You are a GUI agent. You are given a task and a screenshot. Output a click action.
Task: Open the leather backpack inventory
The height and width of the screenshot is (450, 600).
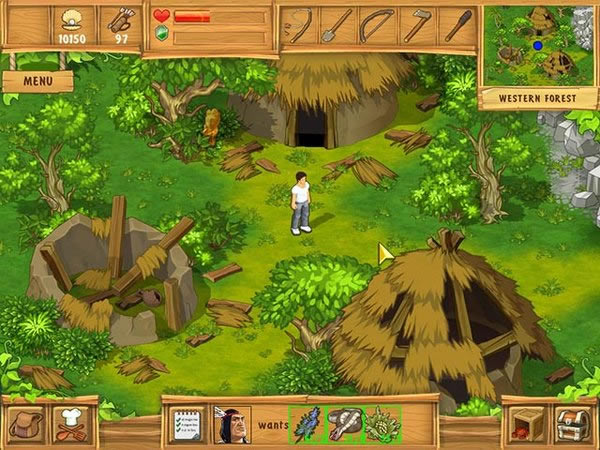pos(26,424)
